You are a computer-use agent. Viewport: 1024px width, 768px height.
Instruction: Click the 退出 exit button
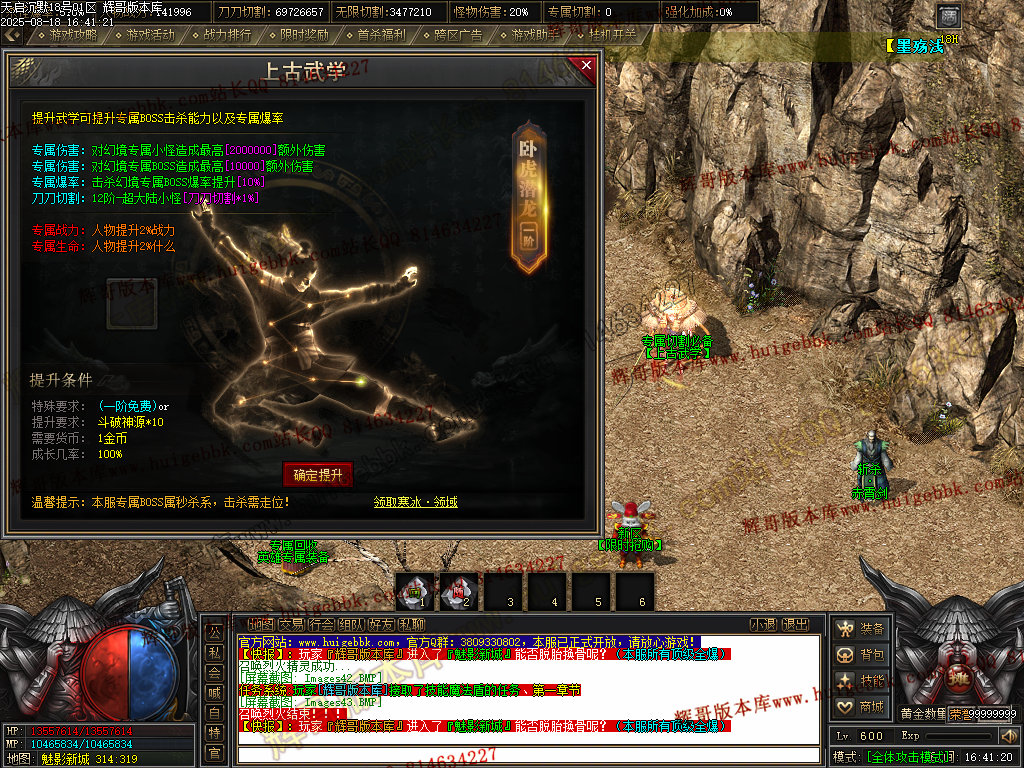(x=795, y=625)
